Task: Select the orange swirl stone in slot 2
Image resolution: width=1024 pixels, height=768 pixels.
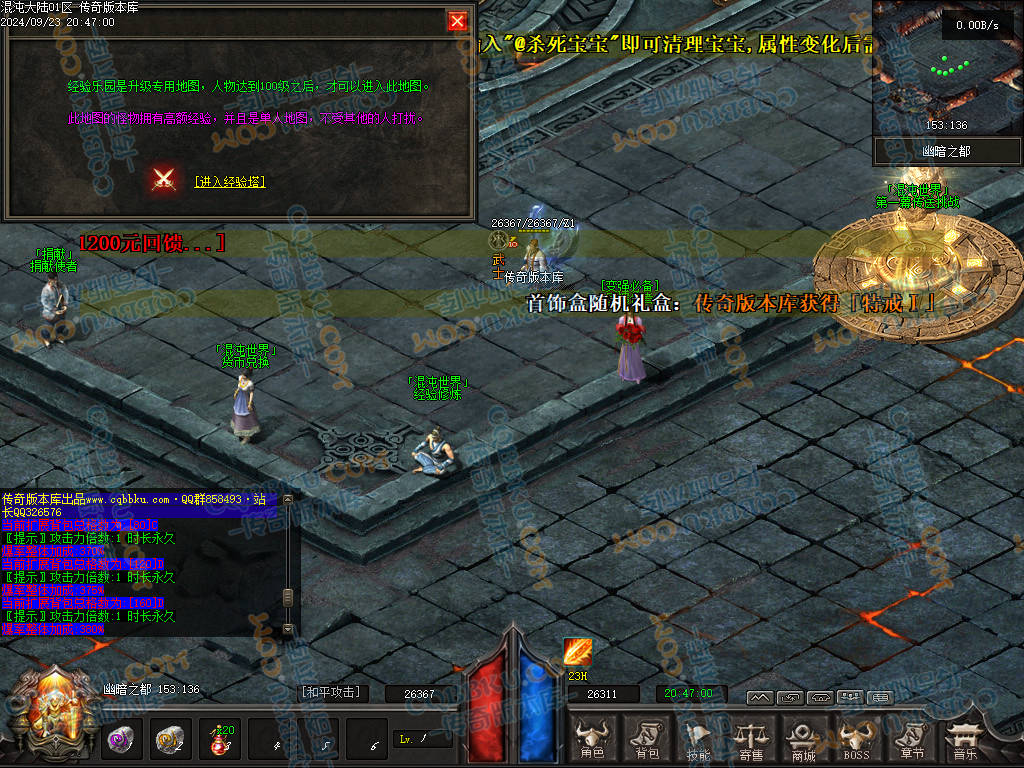Action: 170,740
